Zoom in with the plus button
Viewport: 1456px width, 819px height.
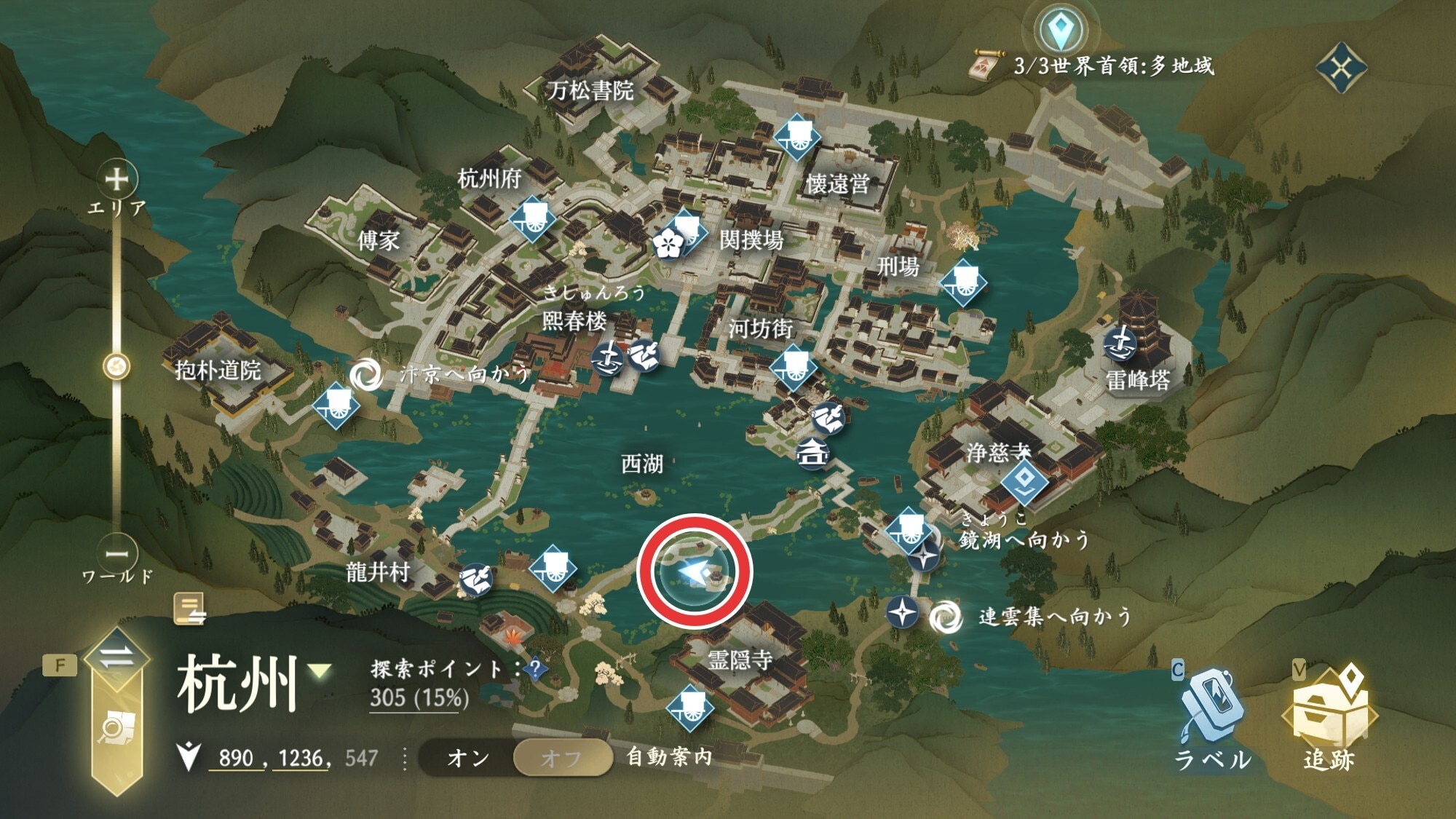pyautogui.click(x=117, y=178)
